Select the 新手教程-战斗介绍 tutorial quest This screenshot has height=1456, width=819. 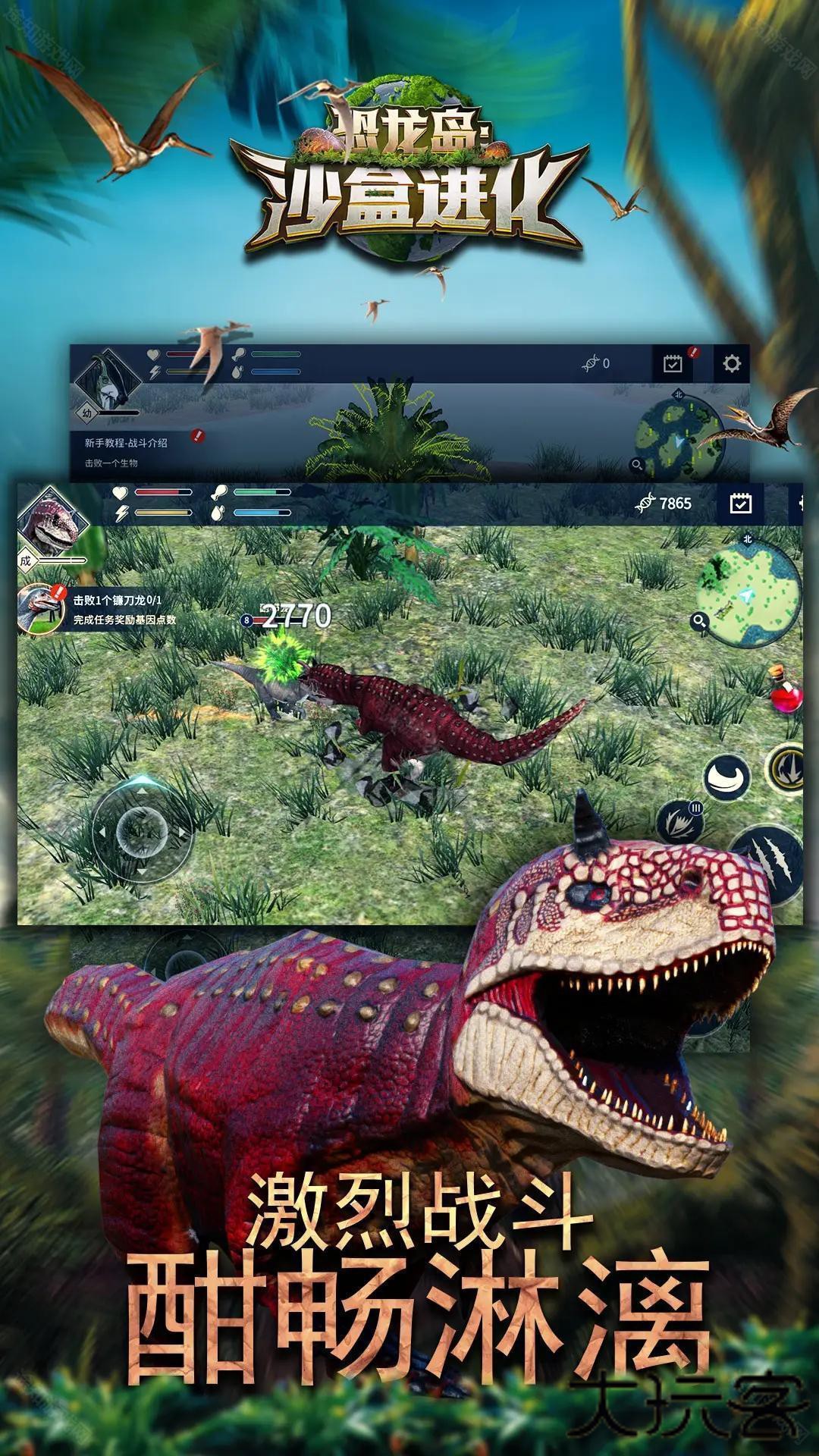(x=127, y=443)
